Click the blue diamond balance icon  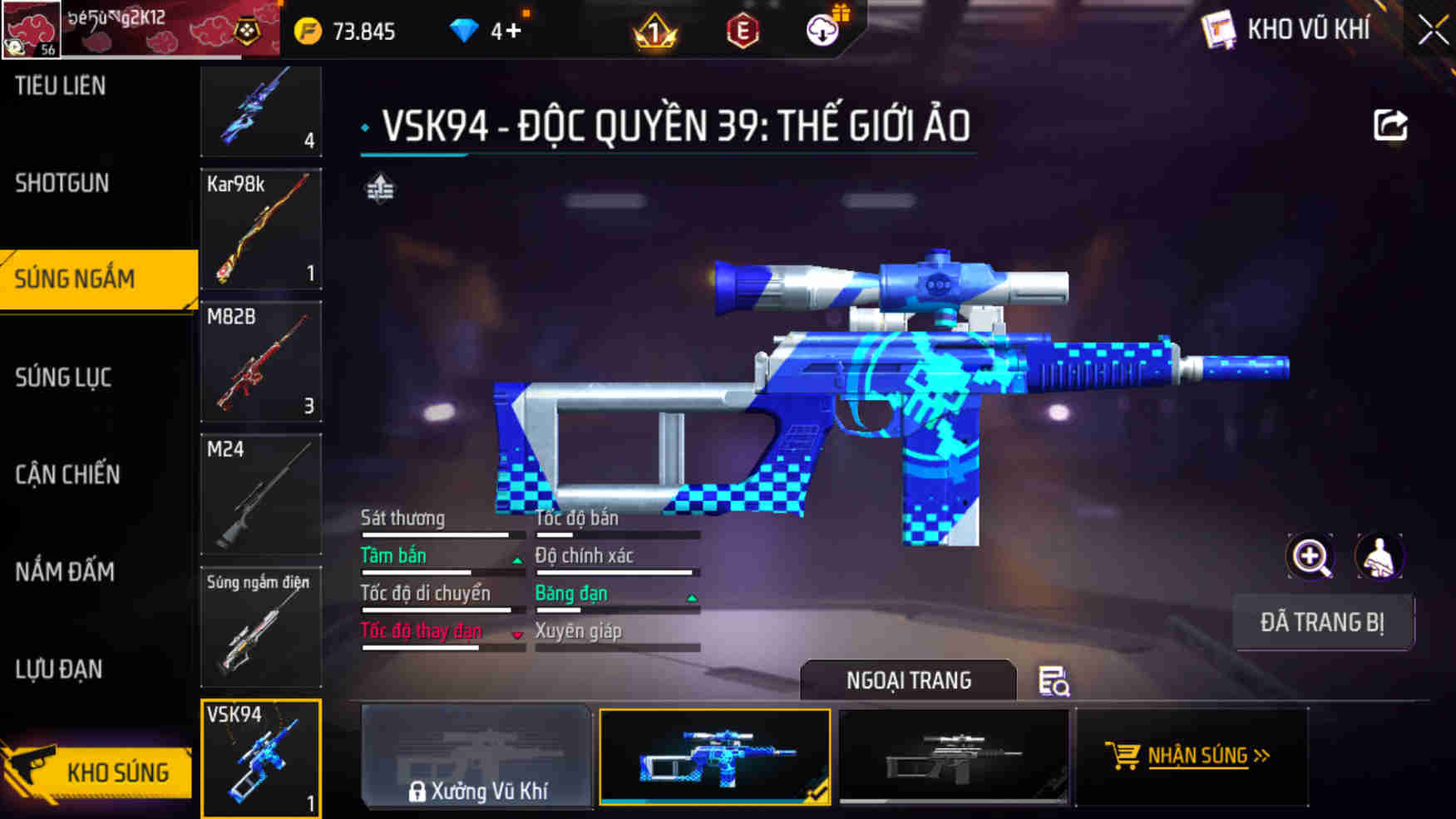pyautogui.click(x=463, y=31)
